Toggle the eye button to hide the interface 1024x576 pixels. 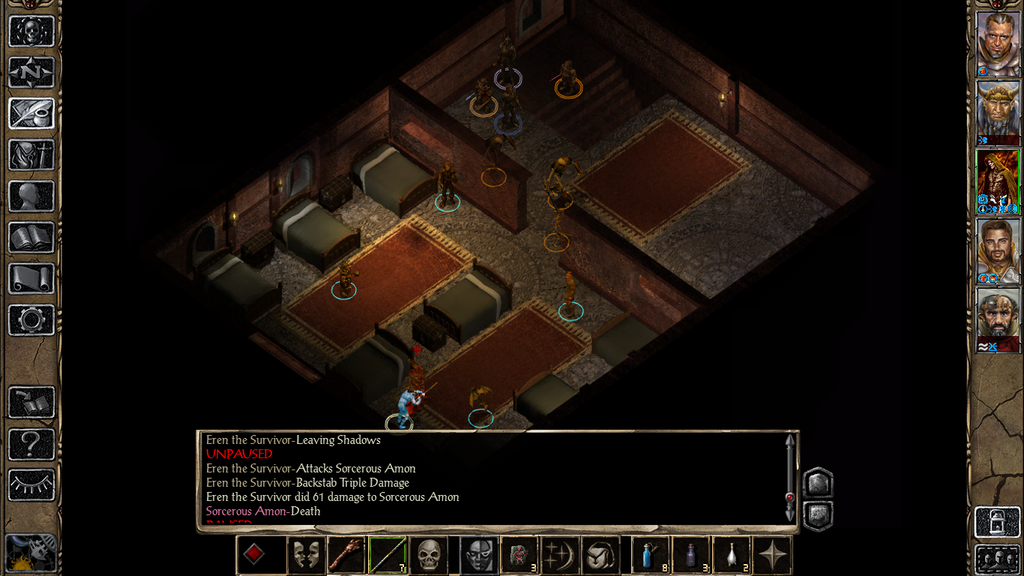[x=31, y=485]
